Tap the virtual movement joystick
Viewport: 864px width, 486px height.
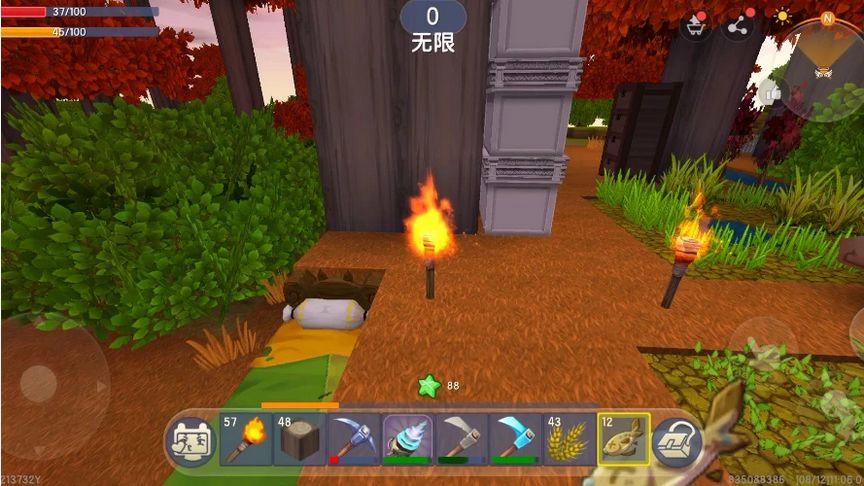(x=40, y=383)
